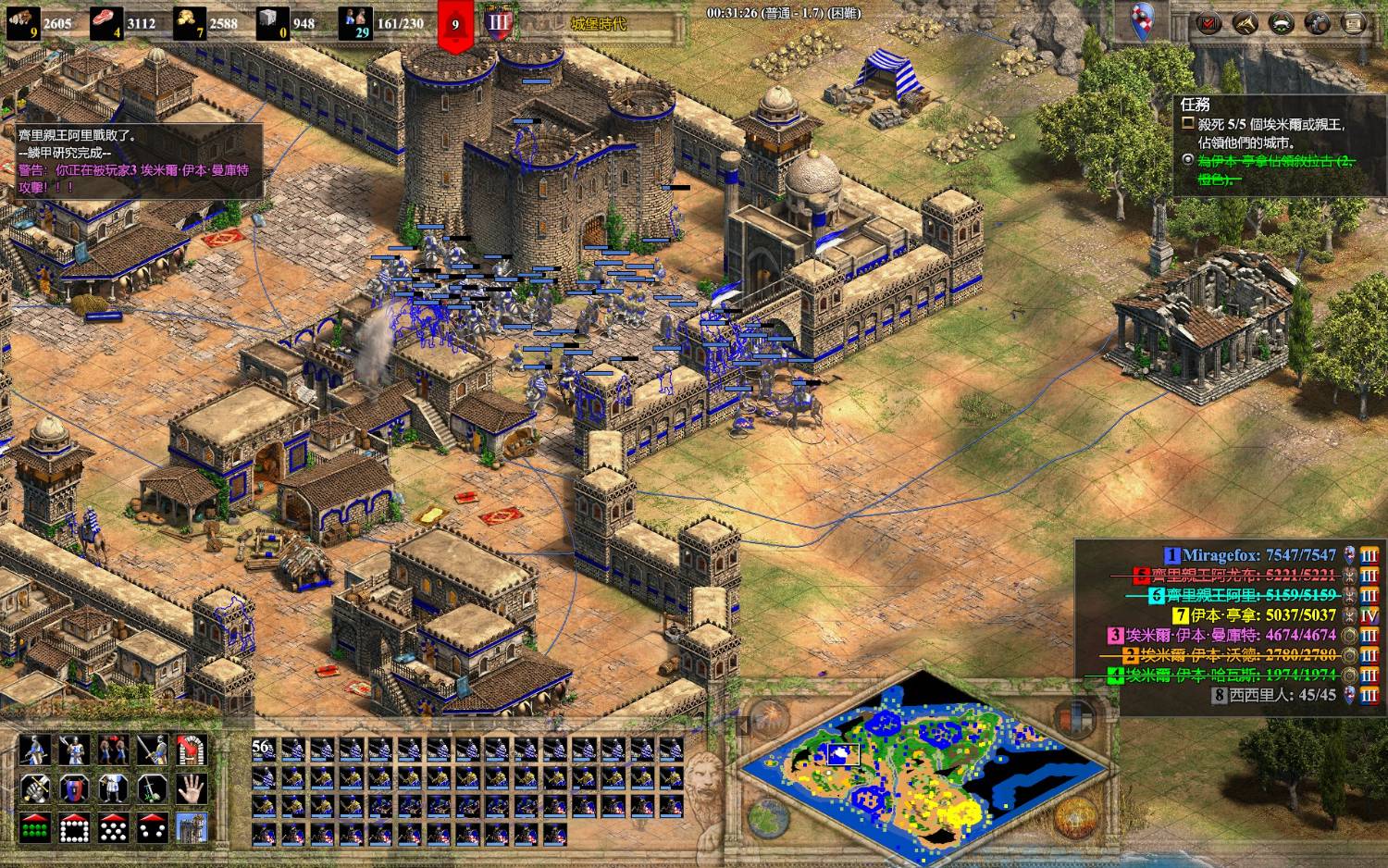Choose the flank formation icon
The height and width of the screenshot is (868, 1388).
152,827
